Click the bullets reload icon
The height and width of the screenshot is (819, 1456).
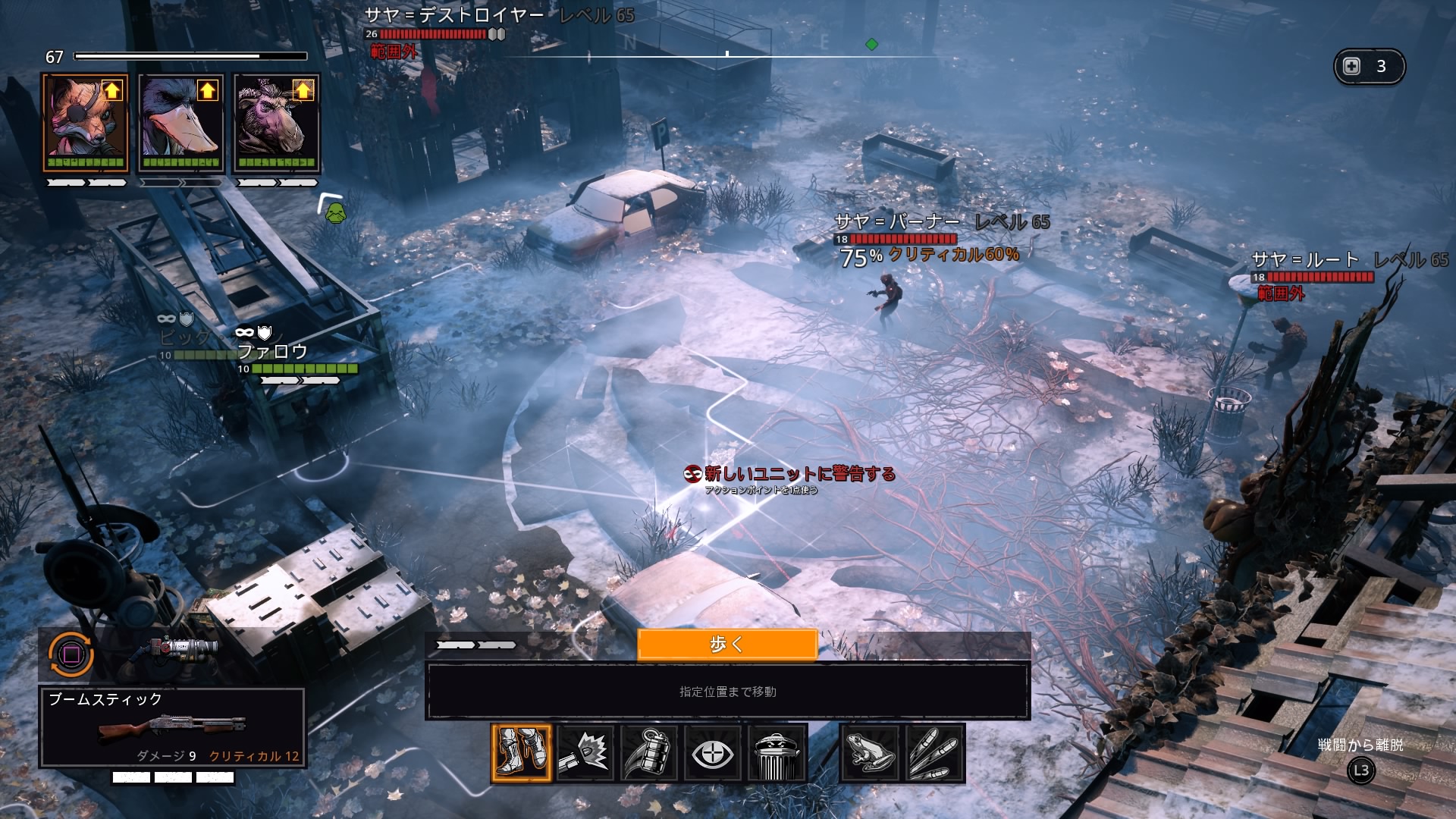pos(934,752)
